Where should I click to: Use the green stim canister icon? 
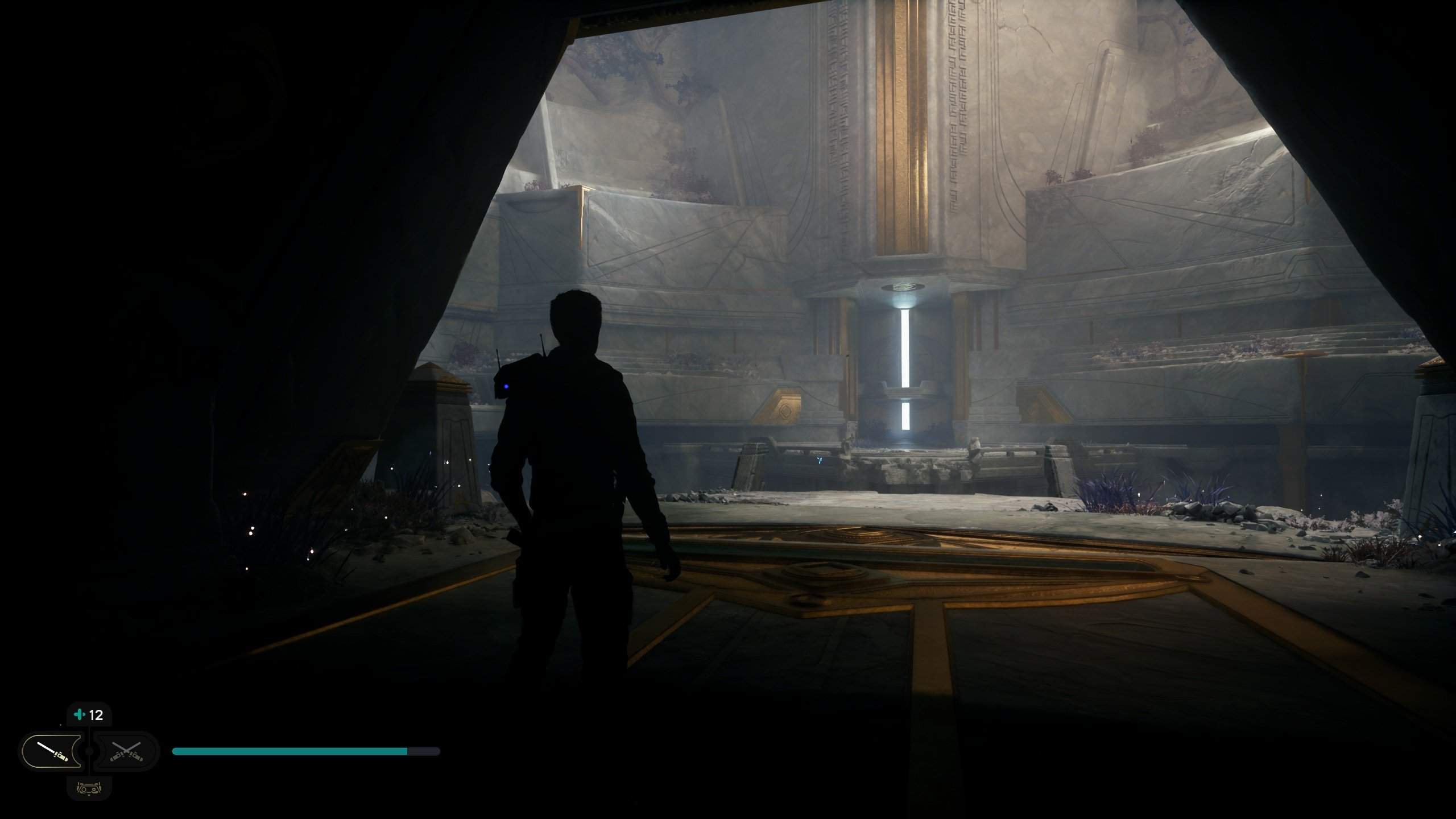click(80, 715)
